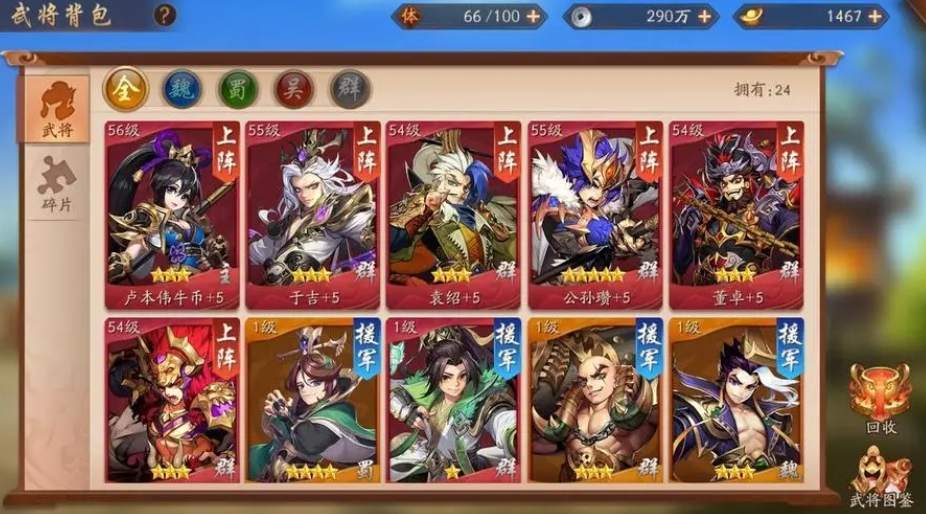Filter generals by 群 faction
926x514 pixels.
pyautogui.click(x=350, y=89)
